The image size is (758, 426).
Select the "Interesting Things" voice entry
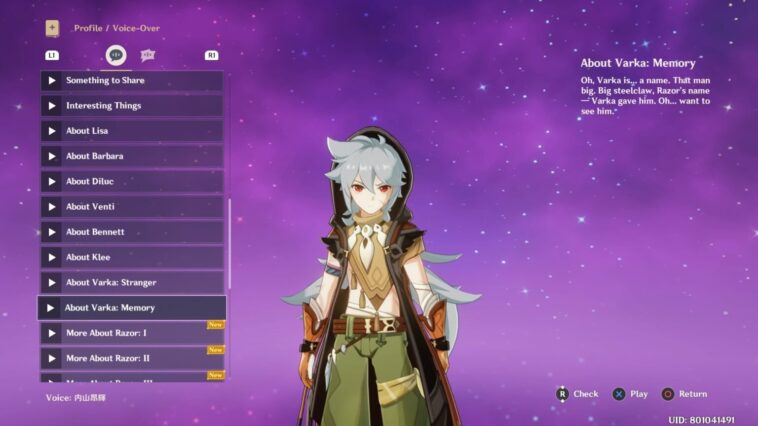(132, 105)
